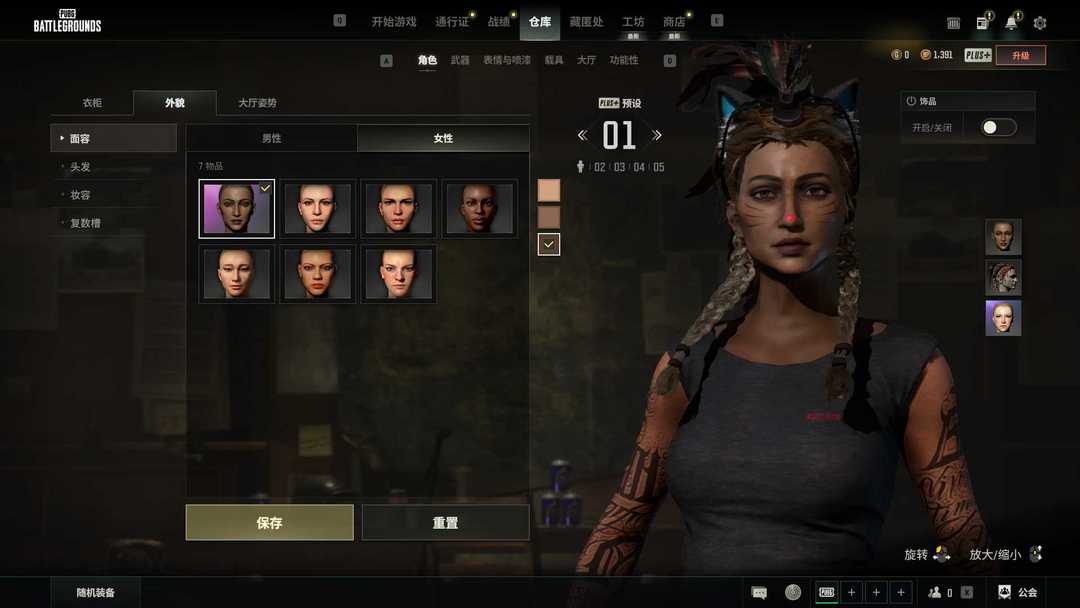
Task: Open settings with the gear icon
Action: [x=1040, y=22]
